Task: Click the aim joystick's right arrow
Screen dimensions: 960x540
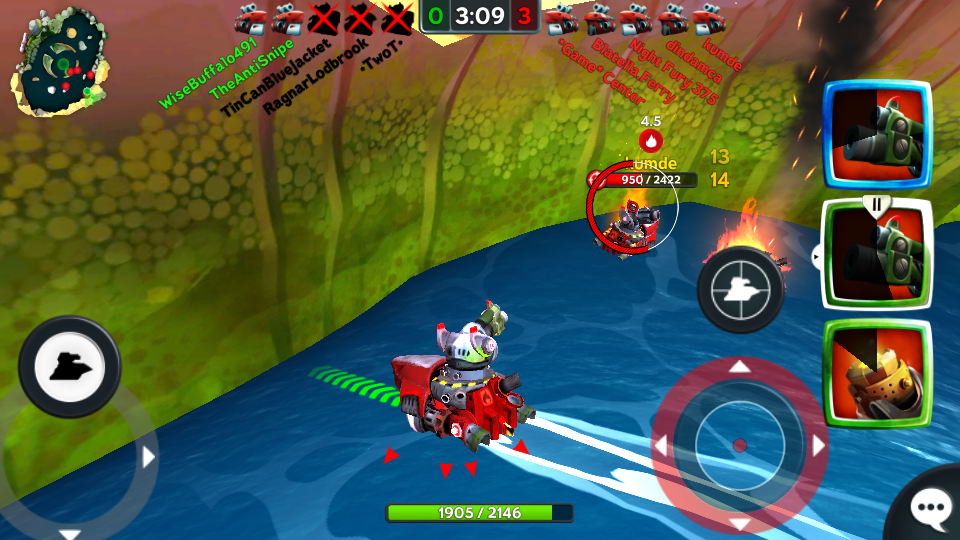Action: tap(817, 445)
